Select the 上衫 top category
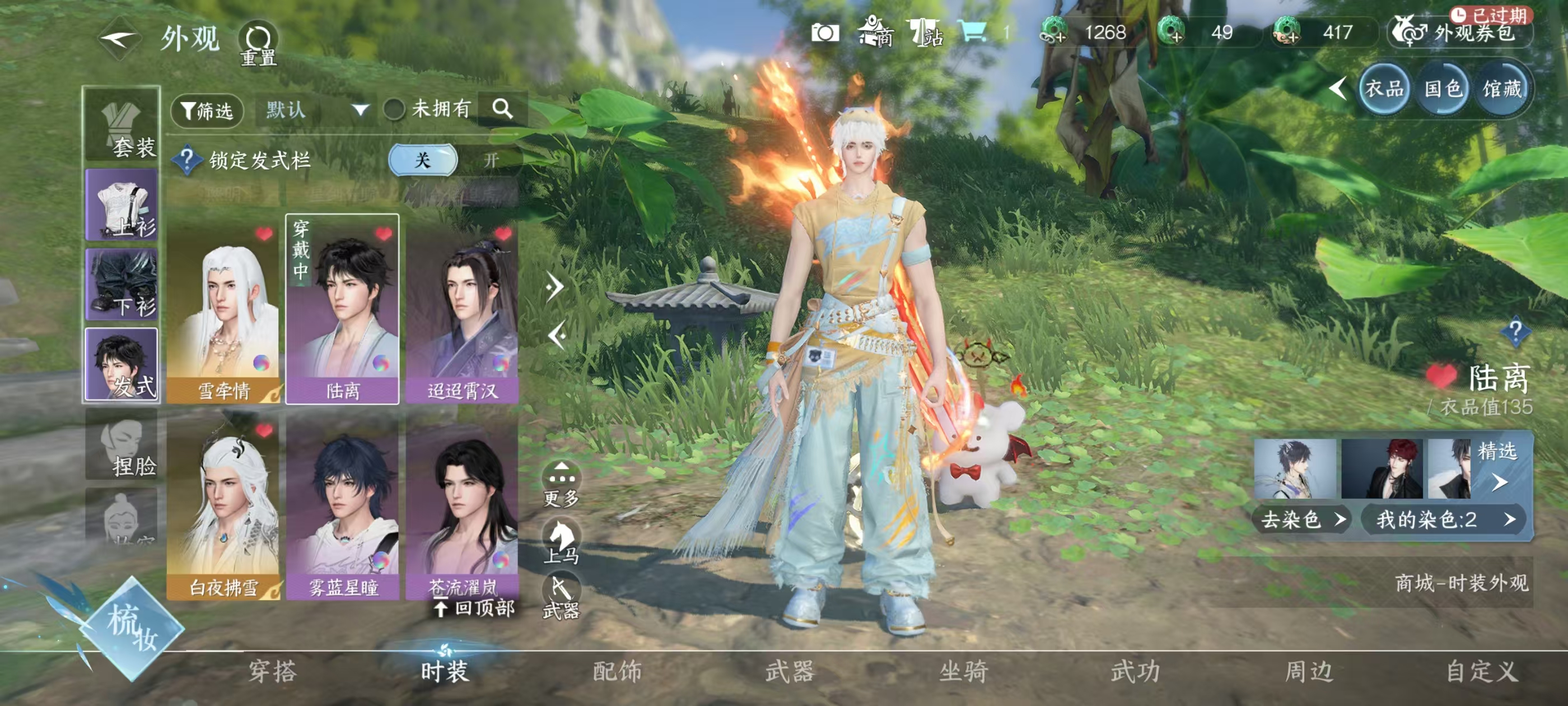 point(122,205)
